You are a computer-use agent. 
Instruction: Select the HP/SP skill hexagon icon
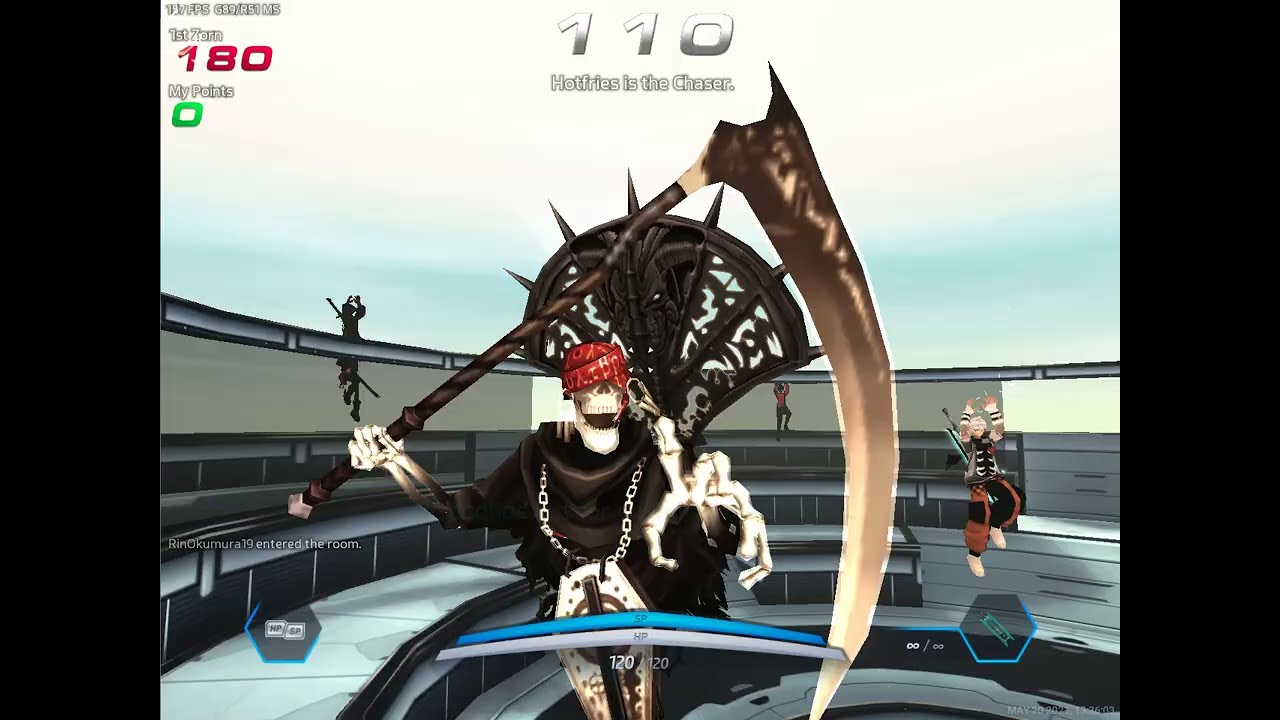[284, 630]
